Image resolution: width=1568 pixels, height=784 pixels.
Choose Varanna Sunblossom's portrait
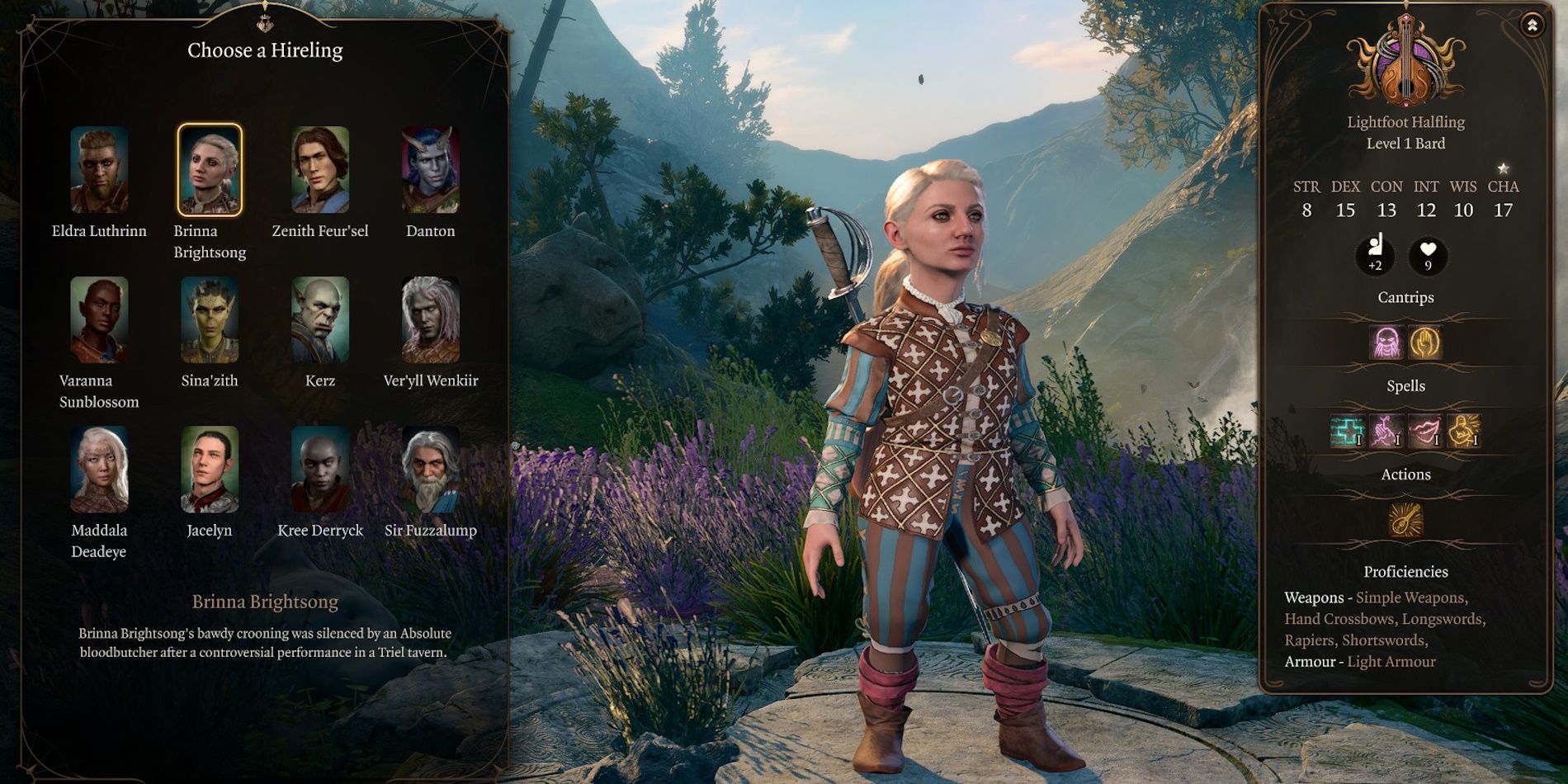[x=99, y=320]
